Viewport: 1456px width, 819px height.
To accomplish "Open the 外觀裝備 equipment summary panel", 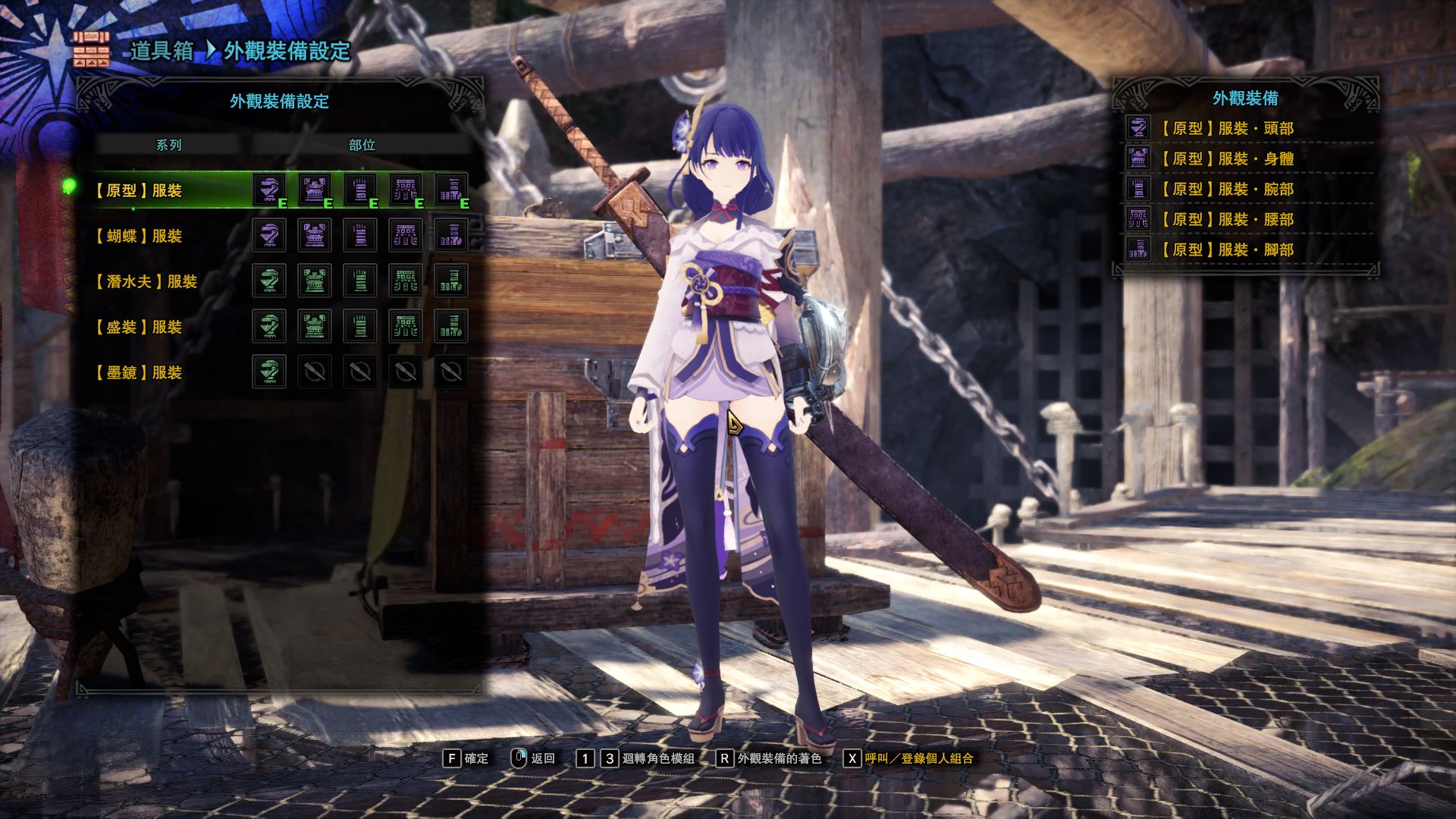I will (x=1247, y=98).
